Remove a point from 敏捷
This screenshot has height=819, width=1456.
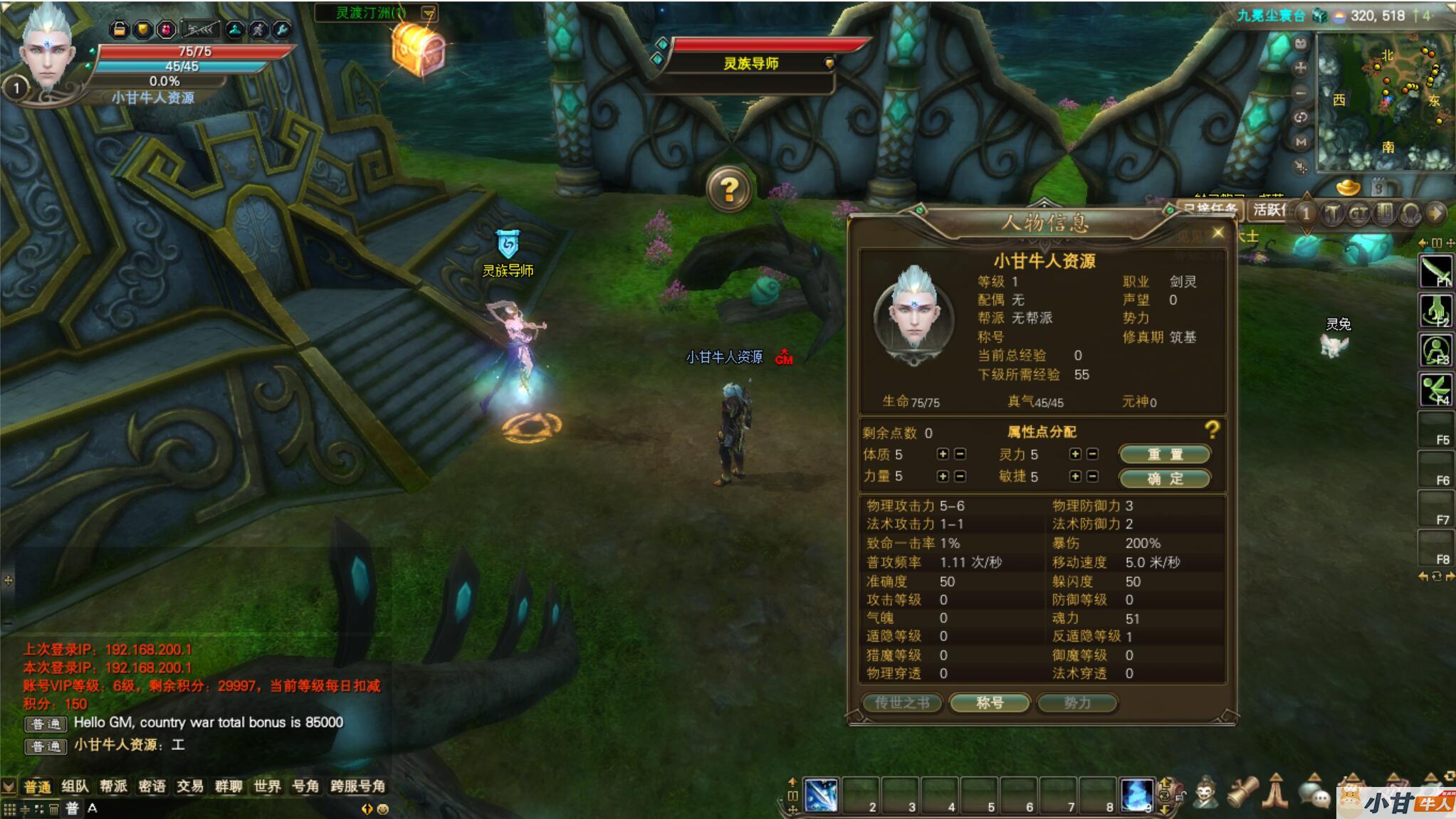click(1092, 476)
